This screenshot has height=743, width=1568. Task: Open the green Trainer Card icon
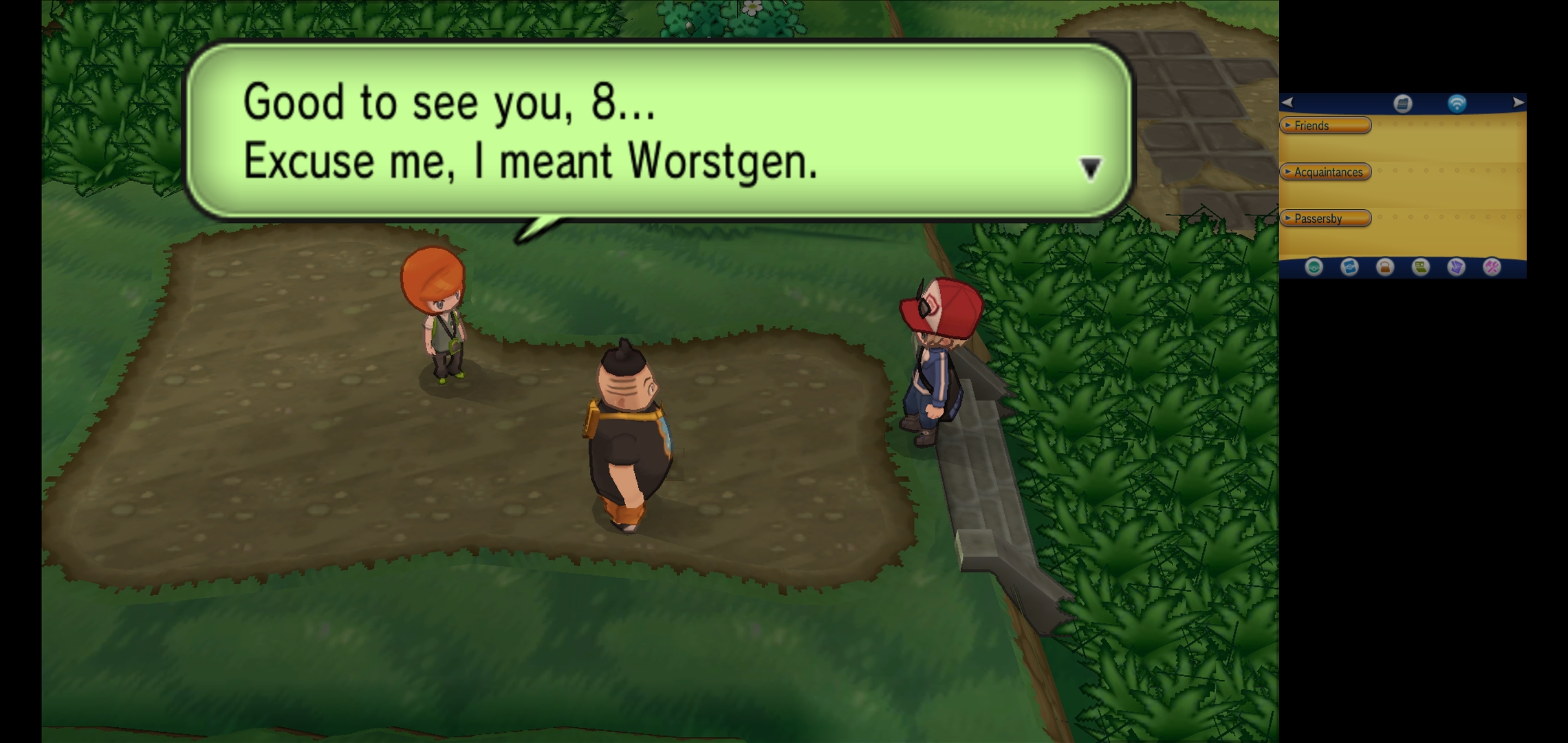1421,267
